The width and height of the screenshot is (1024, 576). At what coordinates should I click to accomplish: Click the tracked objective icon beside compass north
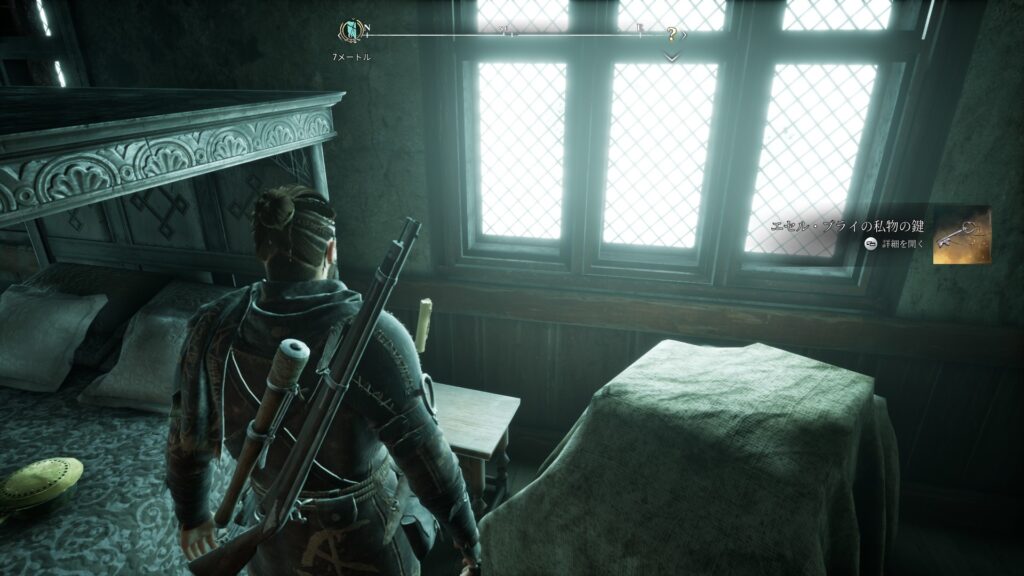click(x=351, y=31)
